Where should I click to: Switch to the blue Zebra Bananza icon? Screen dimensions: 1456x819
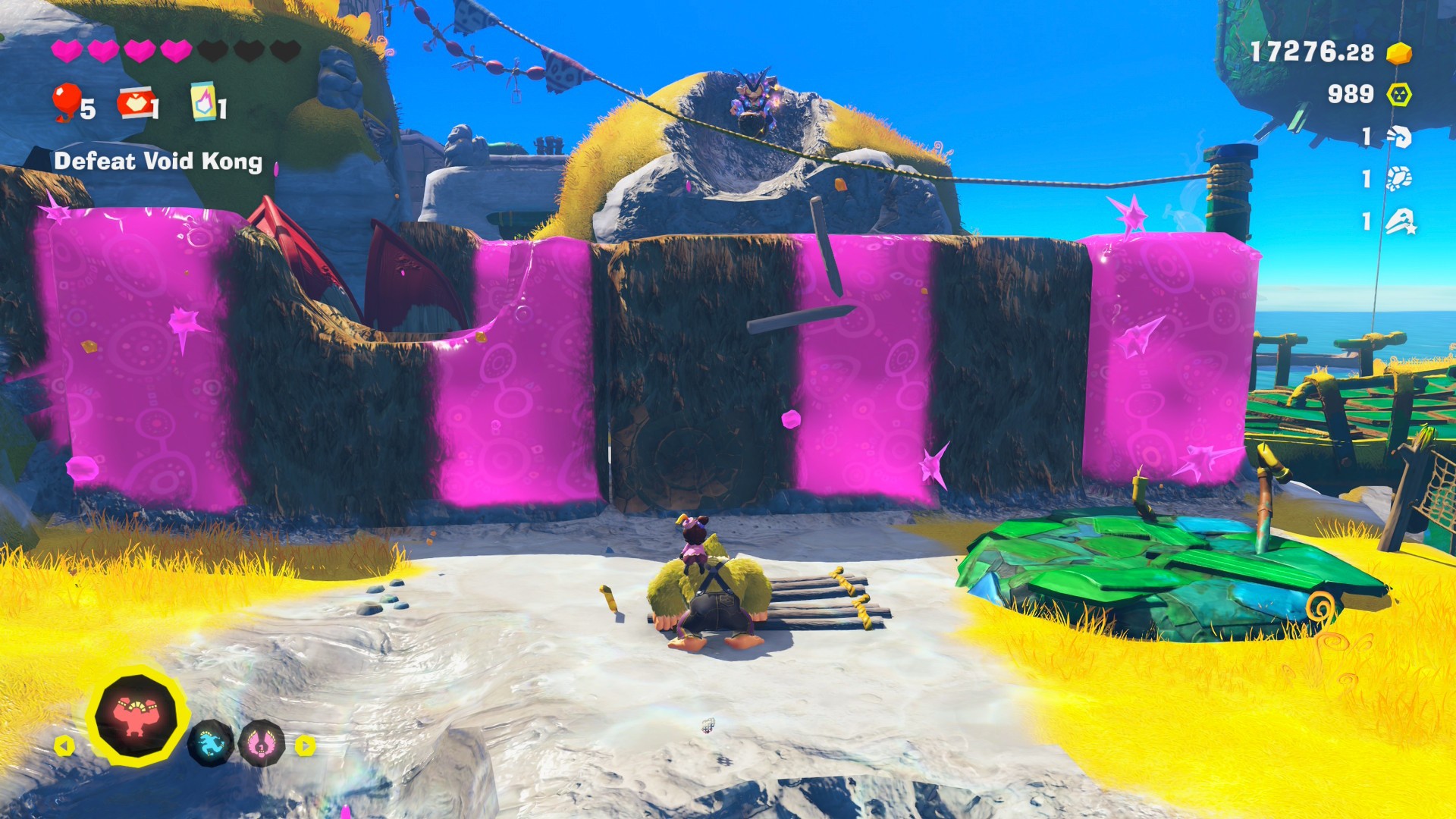[x=210, y=743]
